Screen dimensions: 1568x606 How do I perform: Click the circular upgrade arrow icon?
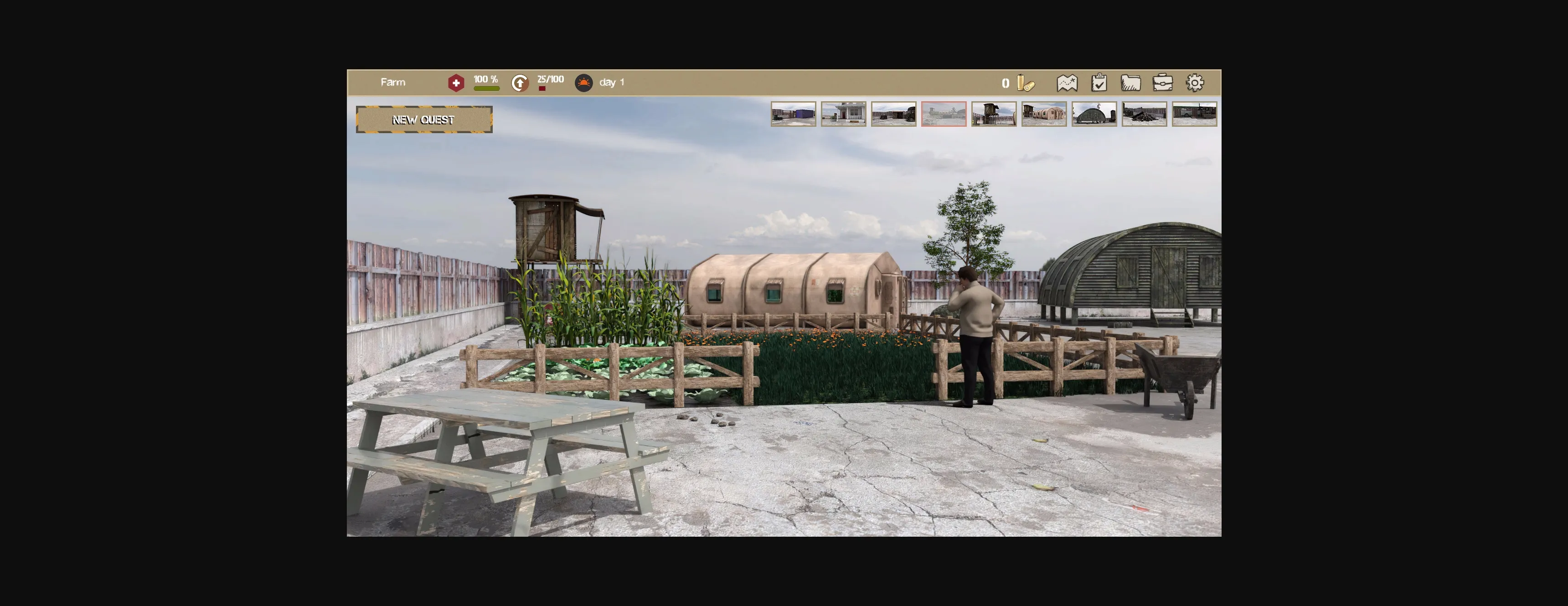[519, 82]
